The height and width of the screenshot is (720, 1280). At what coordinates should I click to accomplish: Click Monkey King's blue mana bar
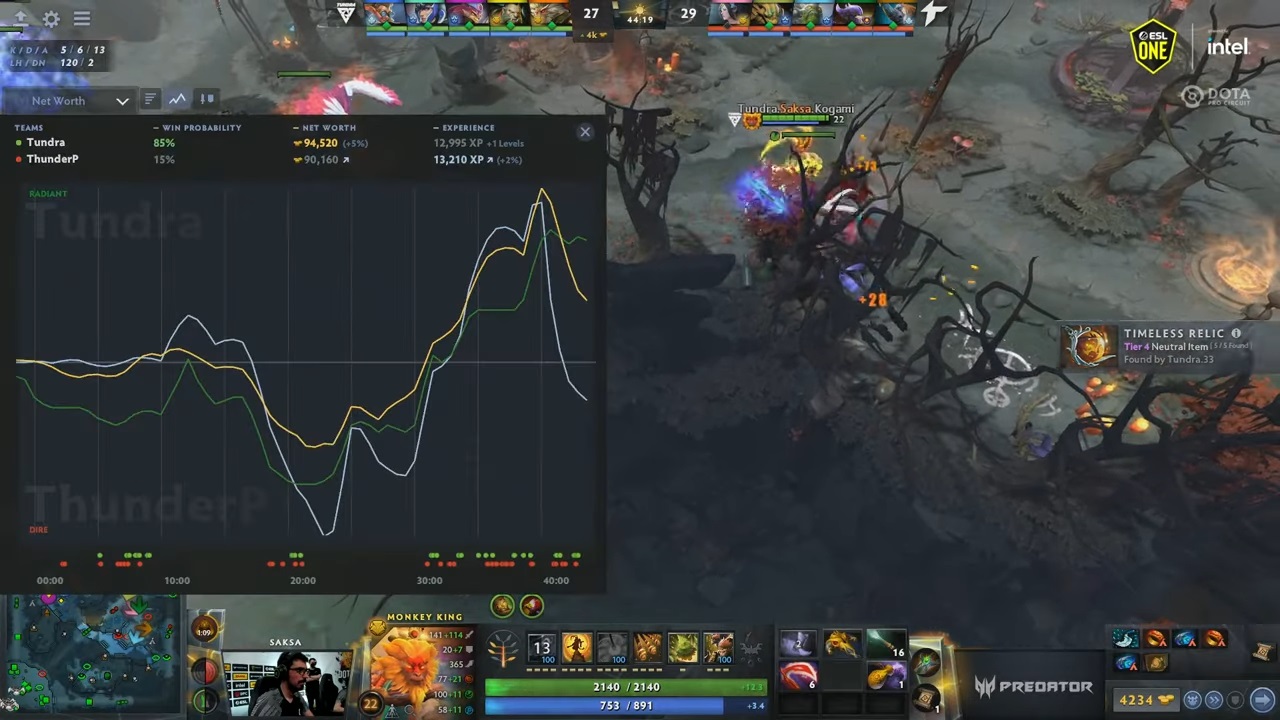tap(622, 704)
